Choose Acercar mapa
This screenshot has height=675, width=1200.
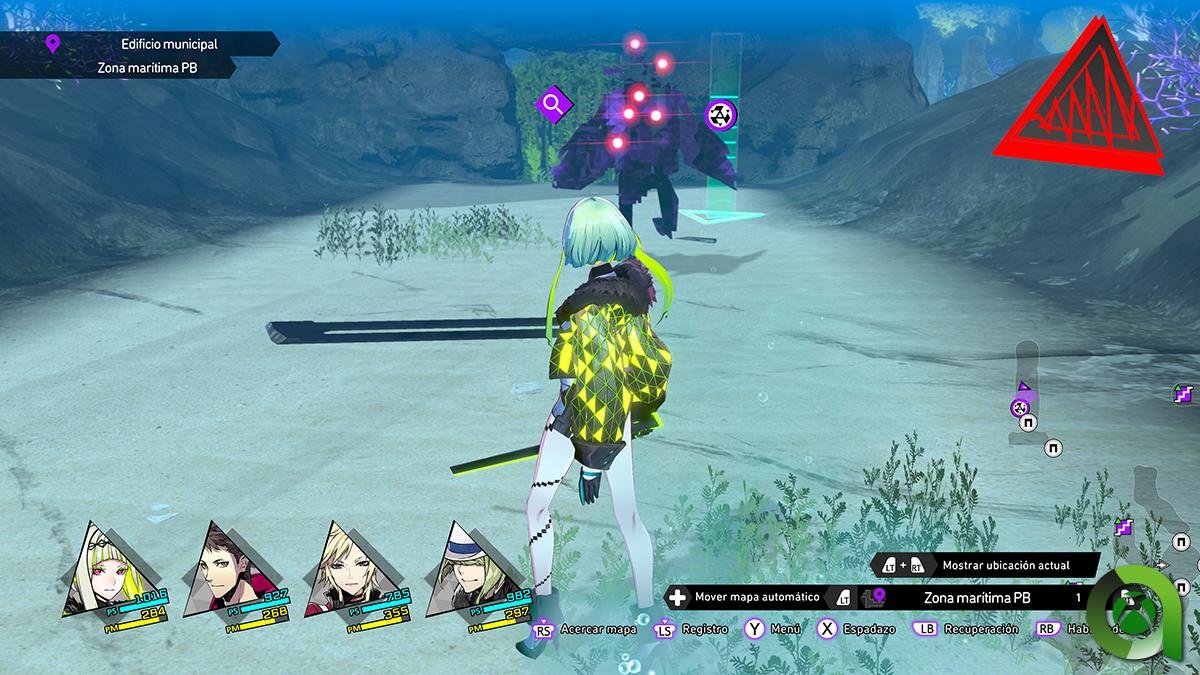[x=598, y=629]
